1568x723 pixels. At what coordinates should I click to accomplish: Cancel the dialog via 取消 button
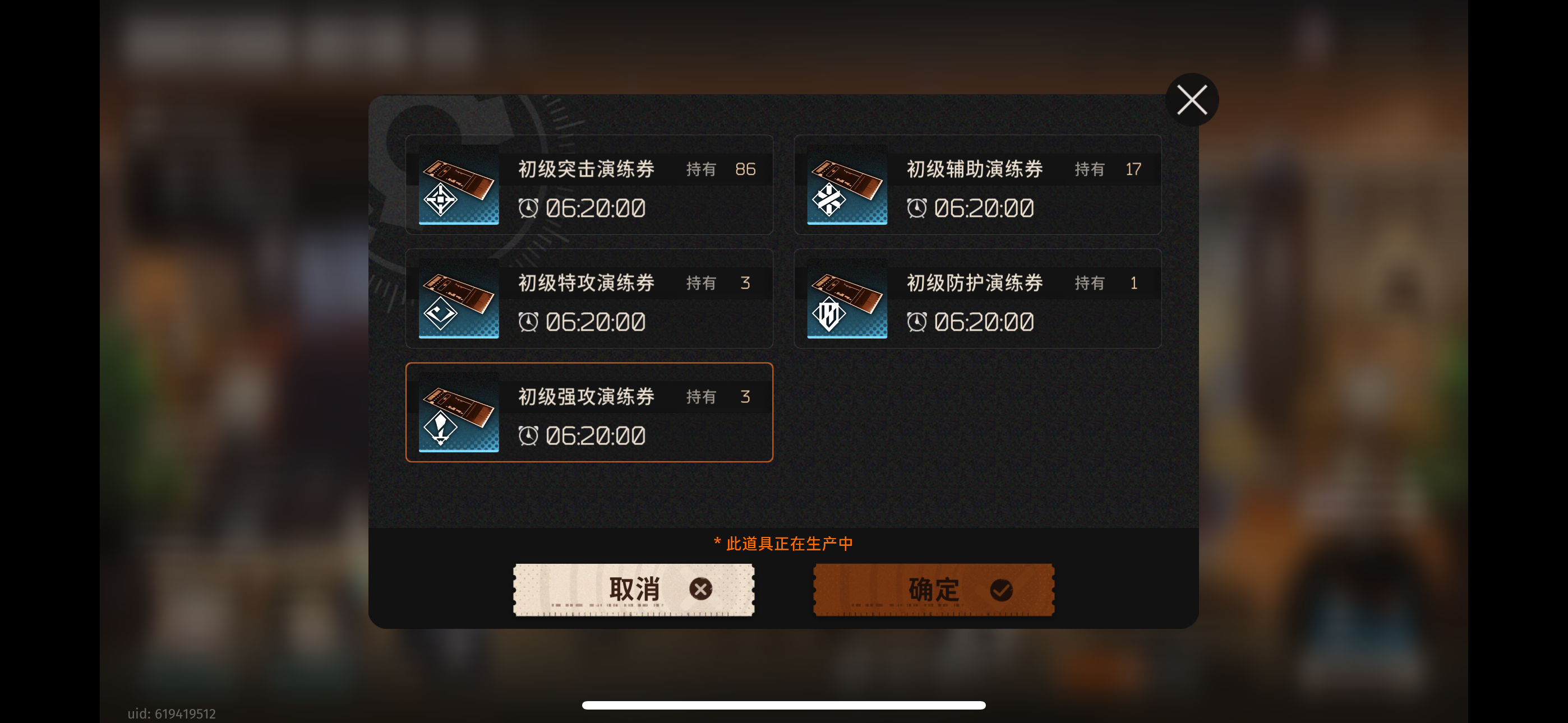click(633, 588)
